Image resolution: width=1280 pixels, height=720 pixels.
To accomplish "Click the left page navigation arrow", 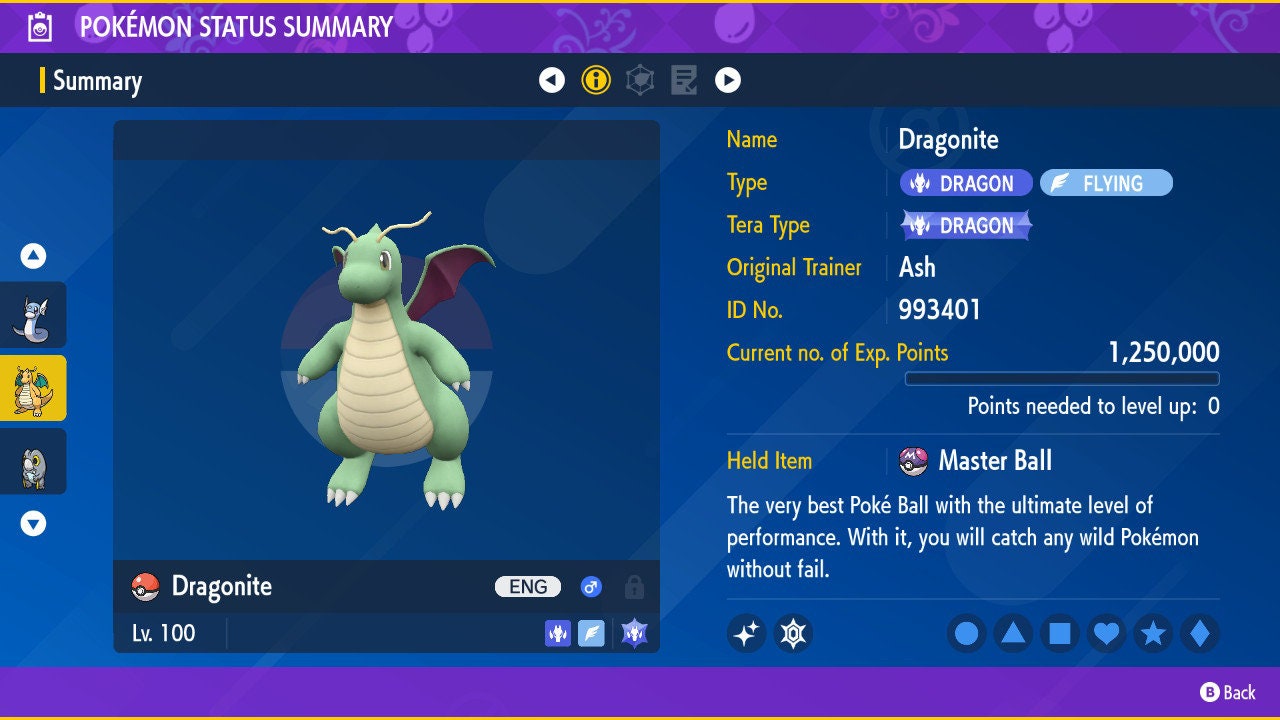I will [x=552, y=78].
